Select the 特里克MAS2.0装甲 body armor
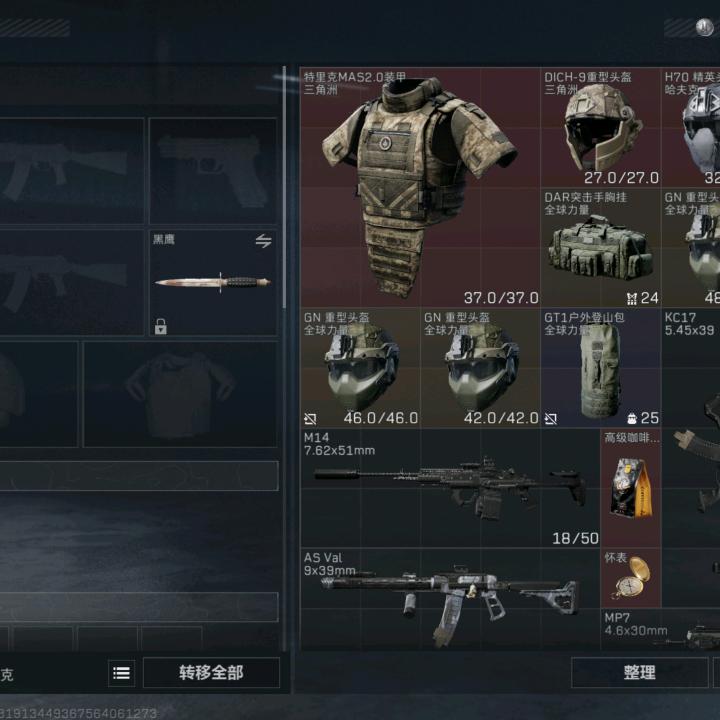The width and height of the screenshot is (720, 720). pyautogui.click(x=420, y=188)
